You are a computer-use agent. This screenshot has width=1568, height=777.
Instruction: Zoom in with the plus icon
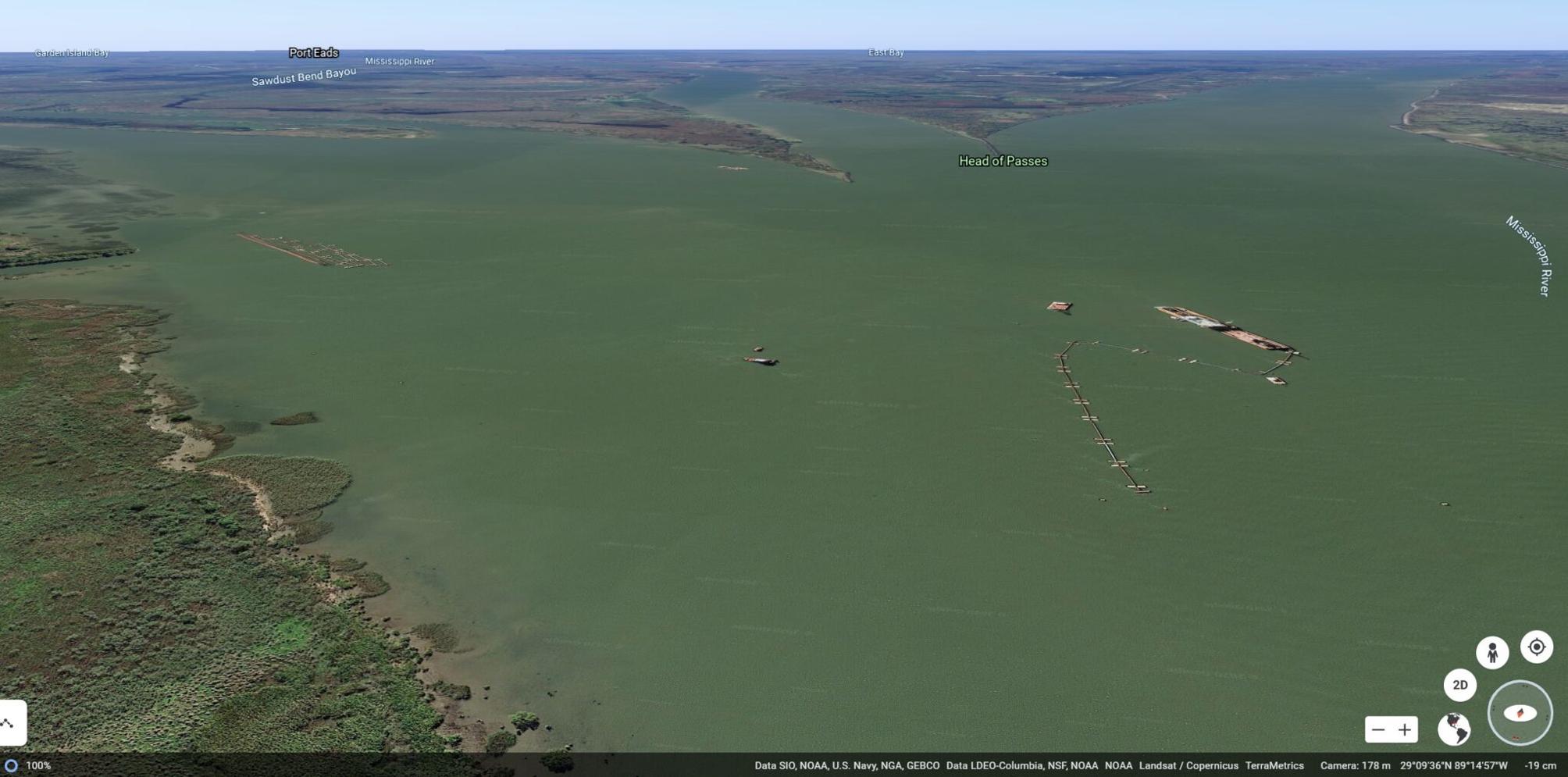click(x=1406, y=730)
